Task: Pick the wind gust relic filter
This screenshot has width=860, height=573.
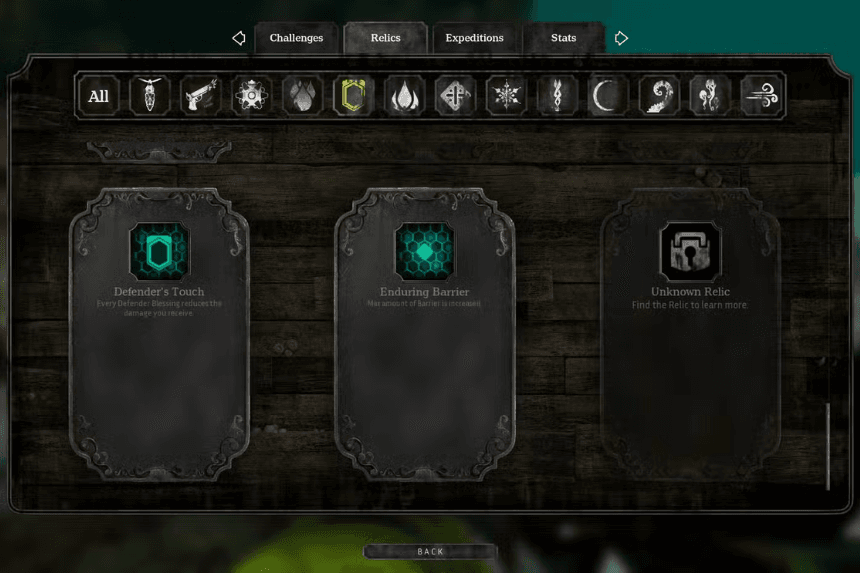Action: pyautogui.click(x=762, y=96)
